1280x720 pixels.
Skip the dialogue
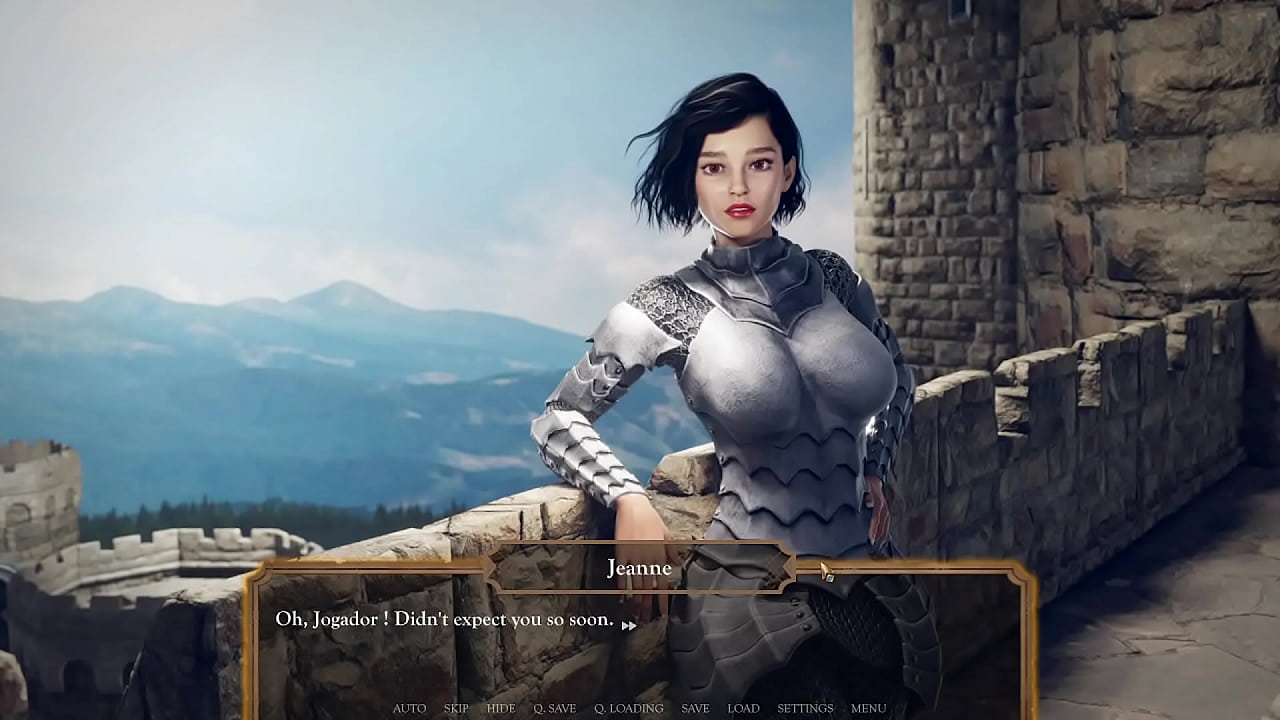[456, 708]
